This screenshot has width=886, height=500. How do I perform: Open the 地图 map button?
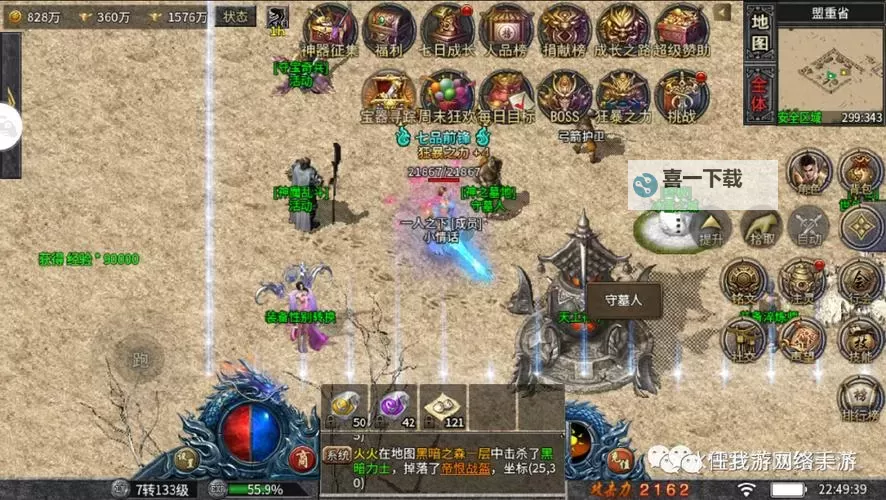760,32
